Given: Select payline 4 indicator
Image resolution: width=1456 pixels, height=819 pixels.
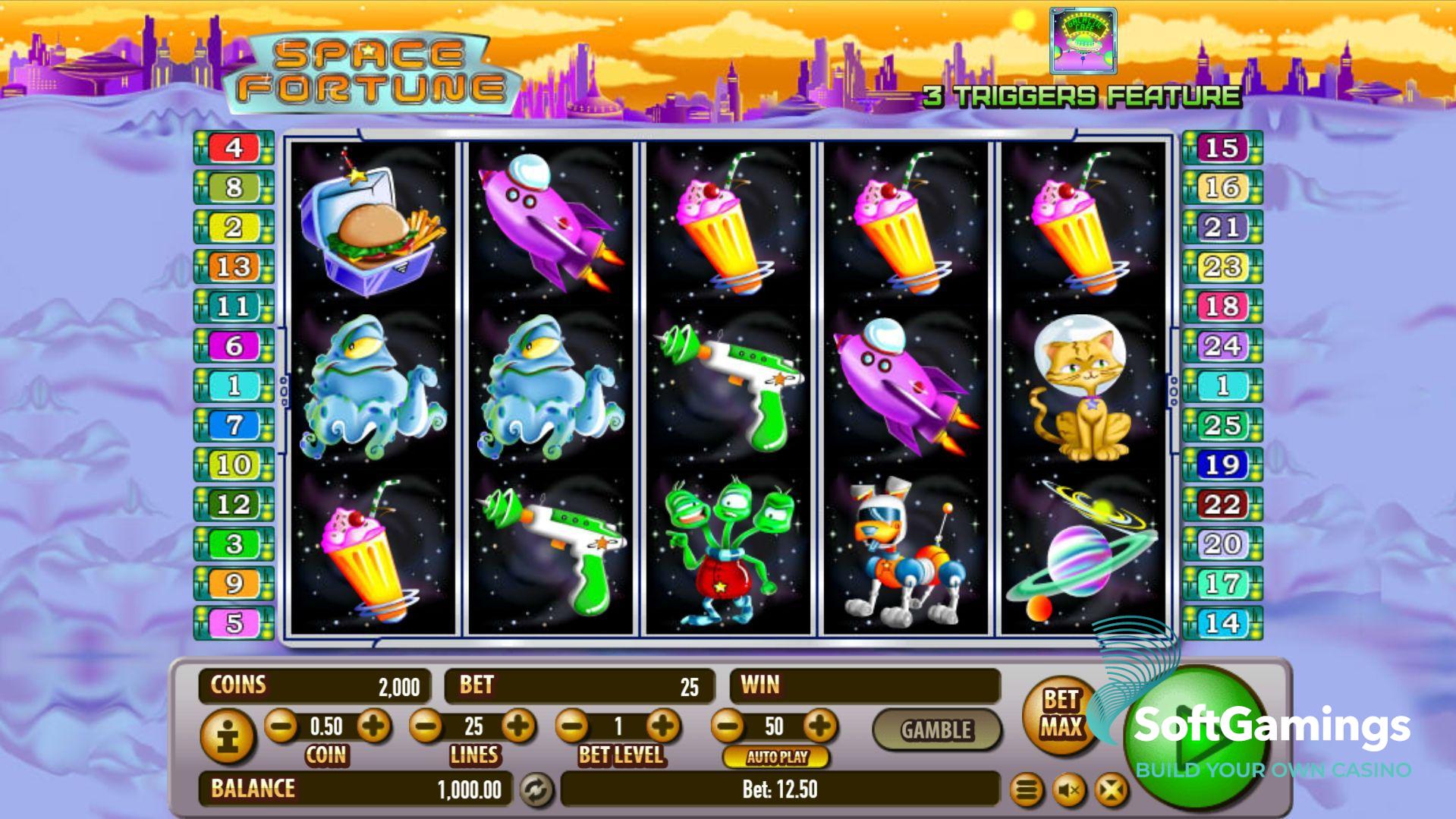Looking at the screenshot, I should pos(234,147).
